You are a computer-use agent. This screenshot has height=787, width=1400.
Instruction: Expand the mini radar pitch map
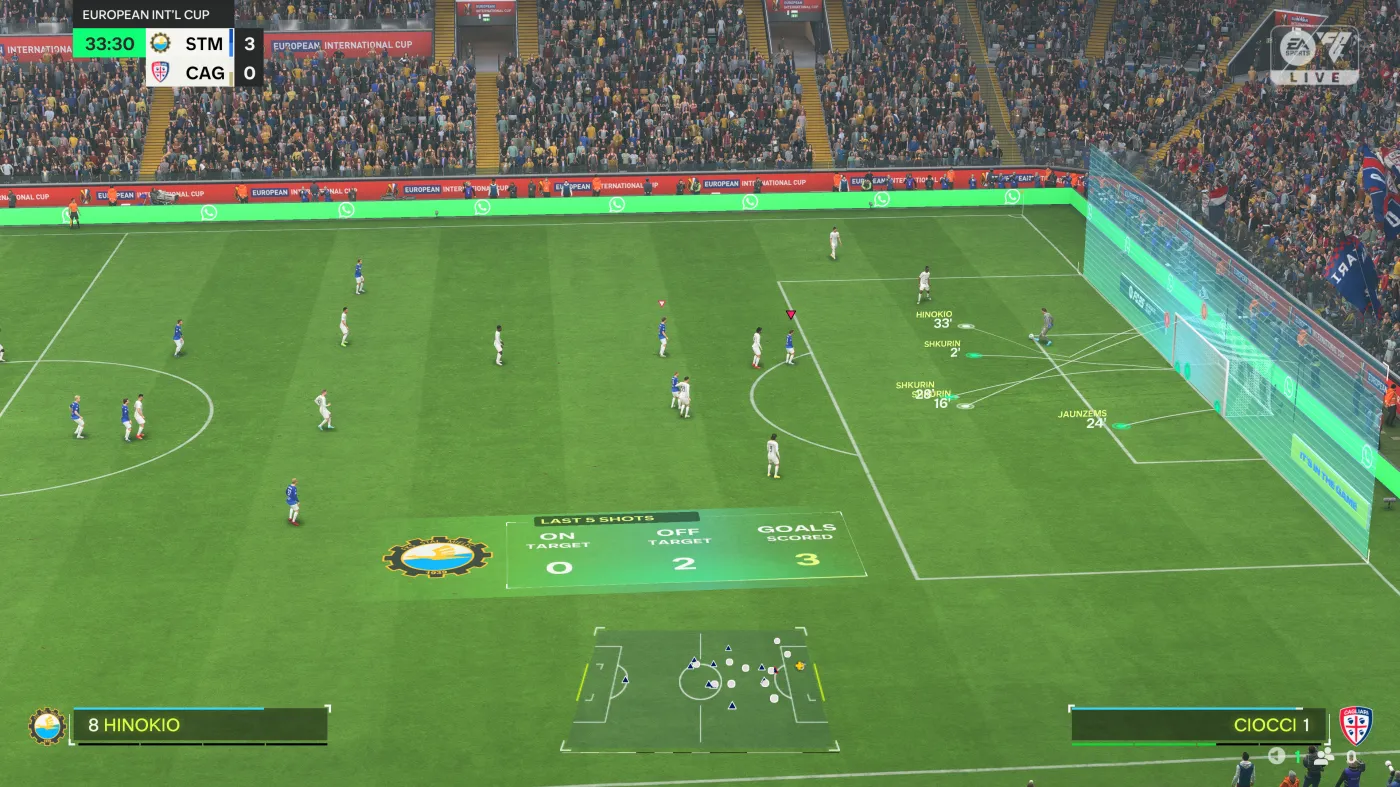pos(700,690)
